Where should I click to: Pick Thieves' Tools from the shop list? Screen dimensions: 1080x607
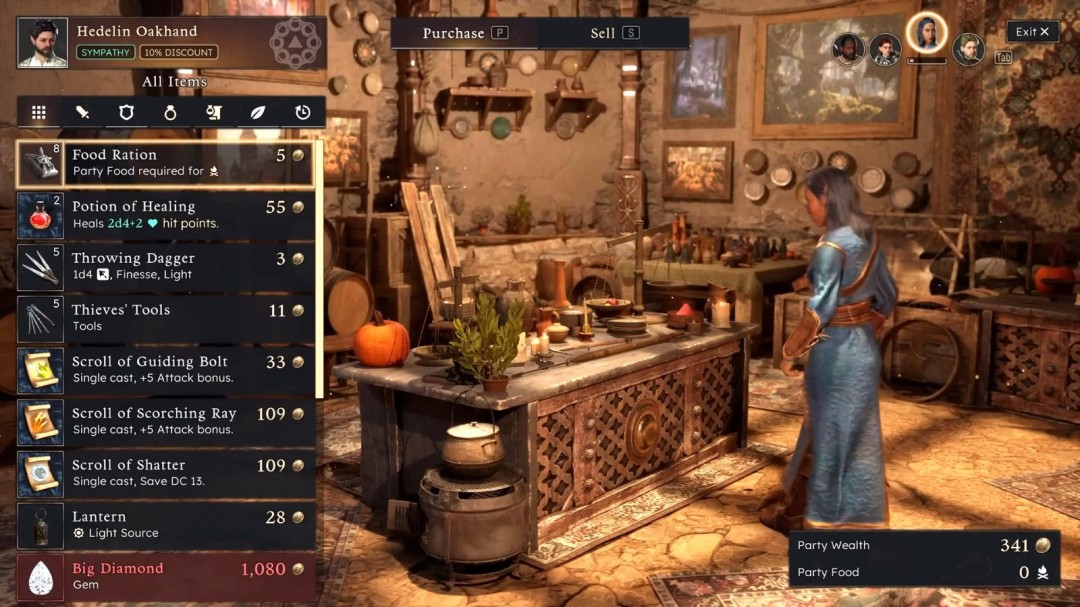point(166,318)
